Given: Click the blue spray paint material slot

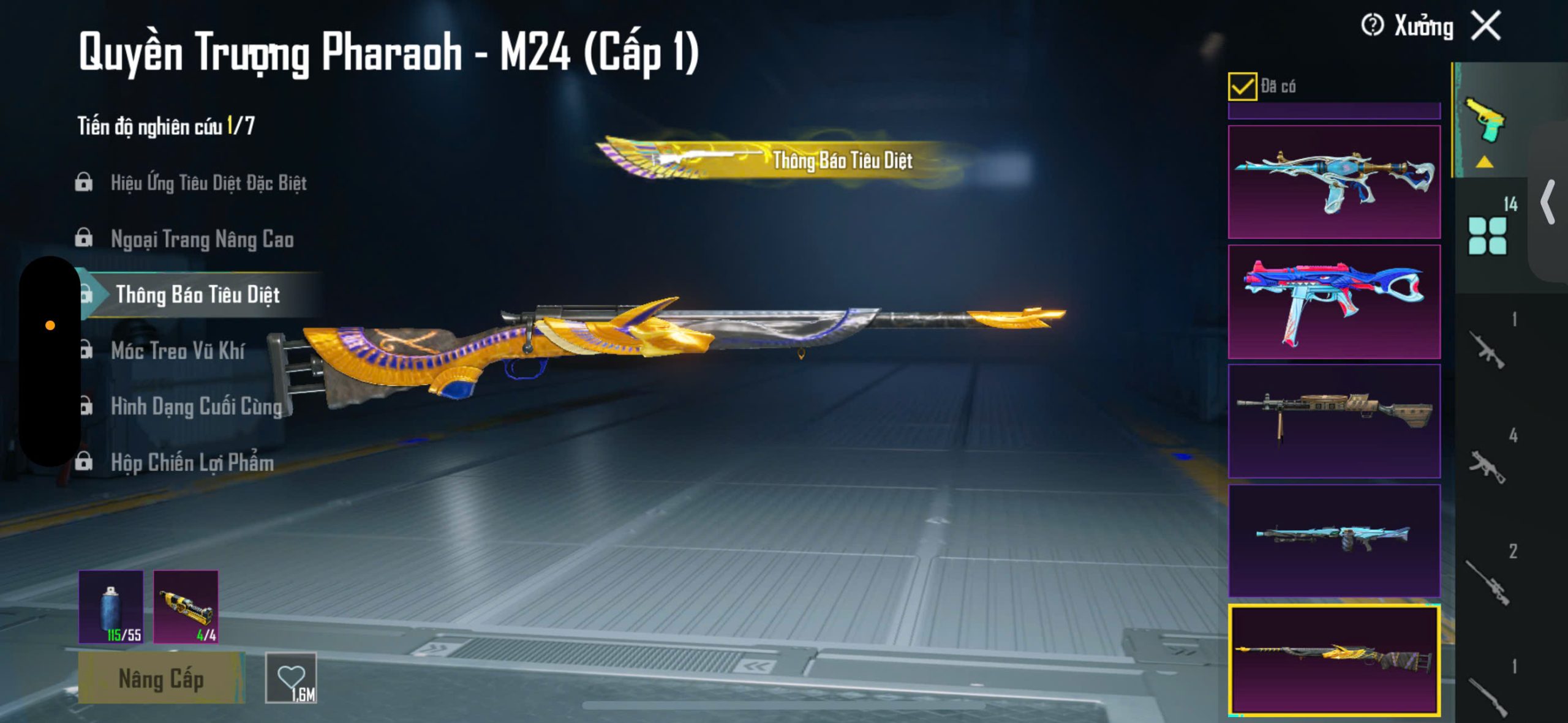Looking at the screenshot, I should 111,607.
